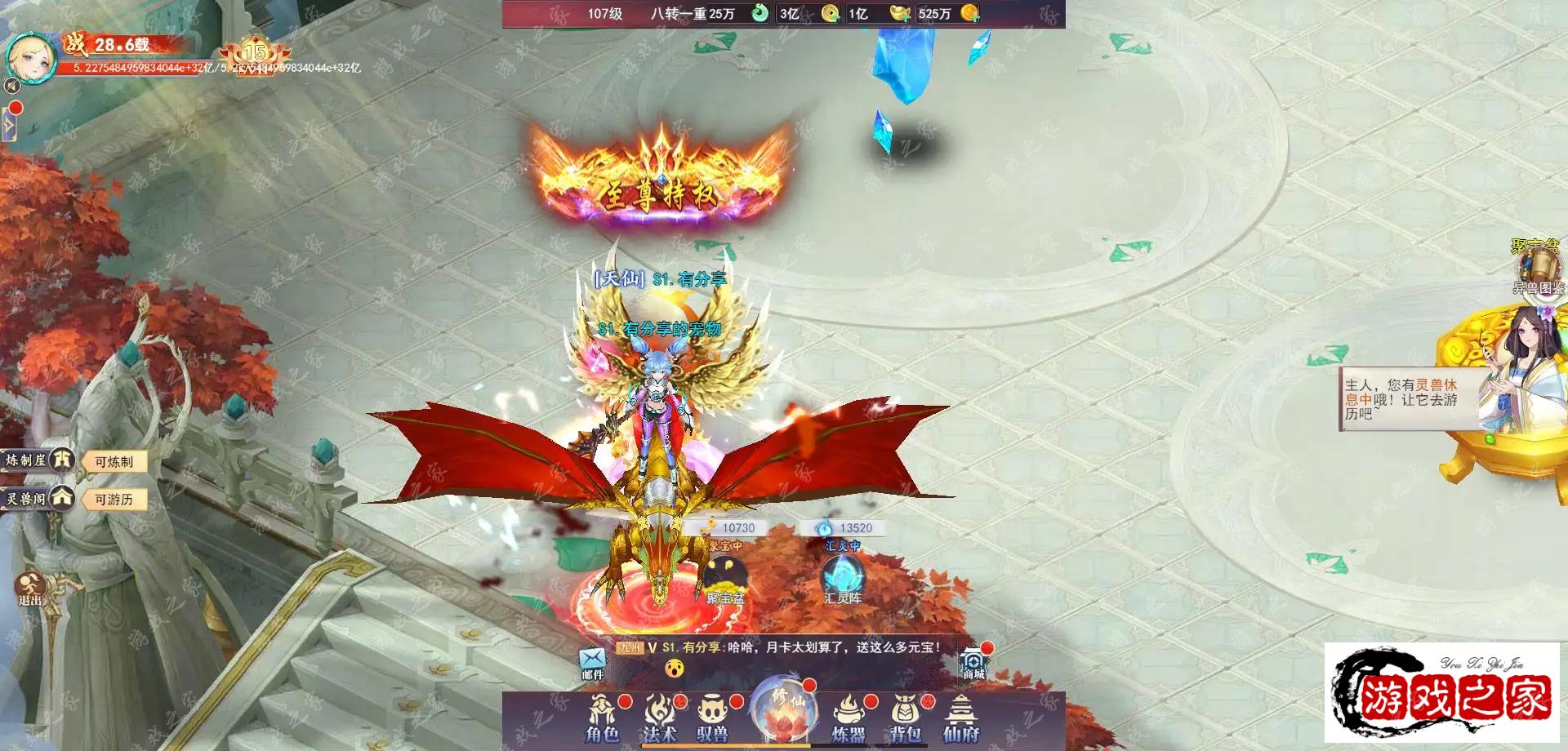
Task: Open the 背包 backpack
Action: point(905,718)
